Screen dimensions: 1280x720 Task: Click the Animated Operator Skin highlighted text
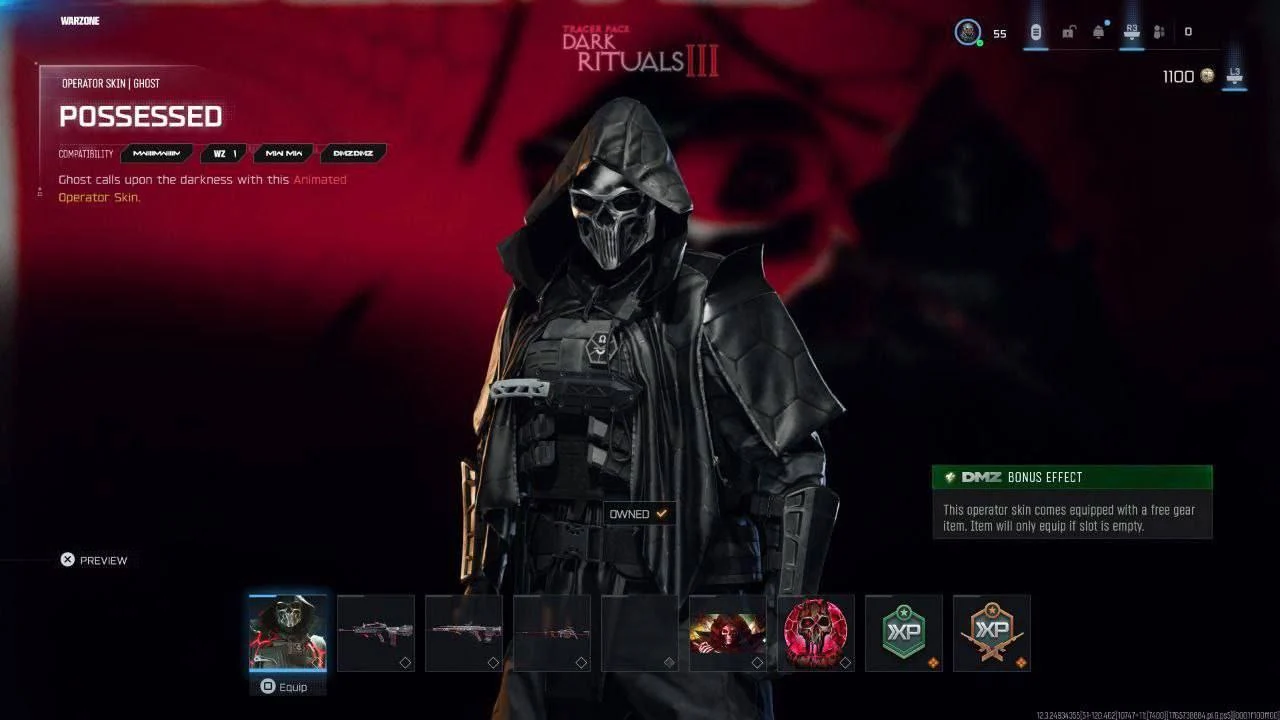point(322,180)
